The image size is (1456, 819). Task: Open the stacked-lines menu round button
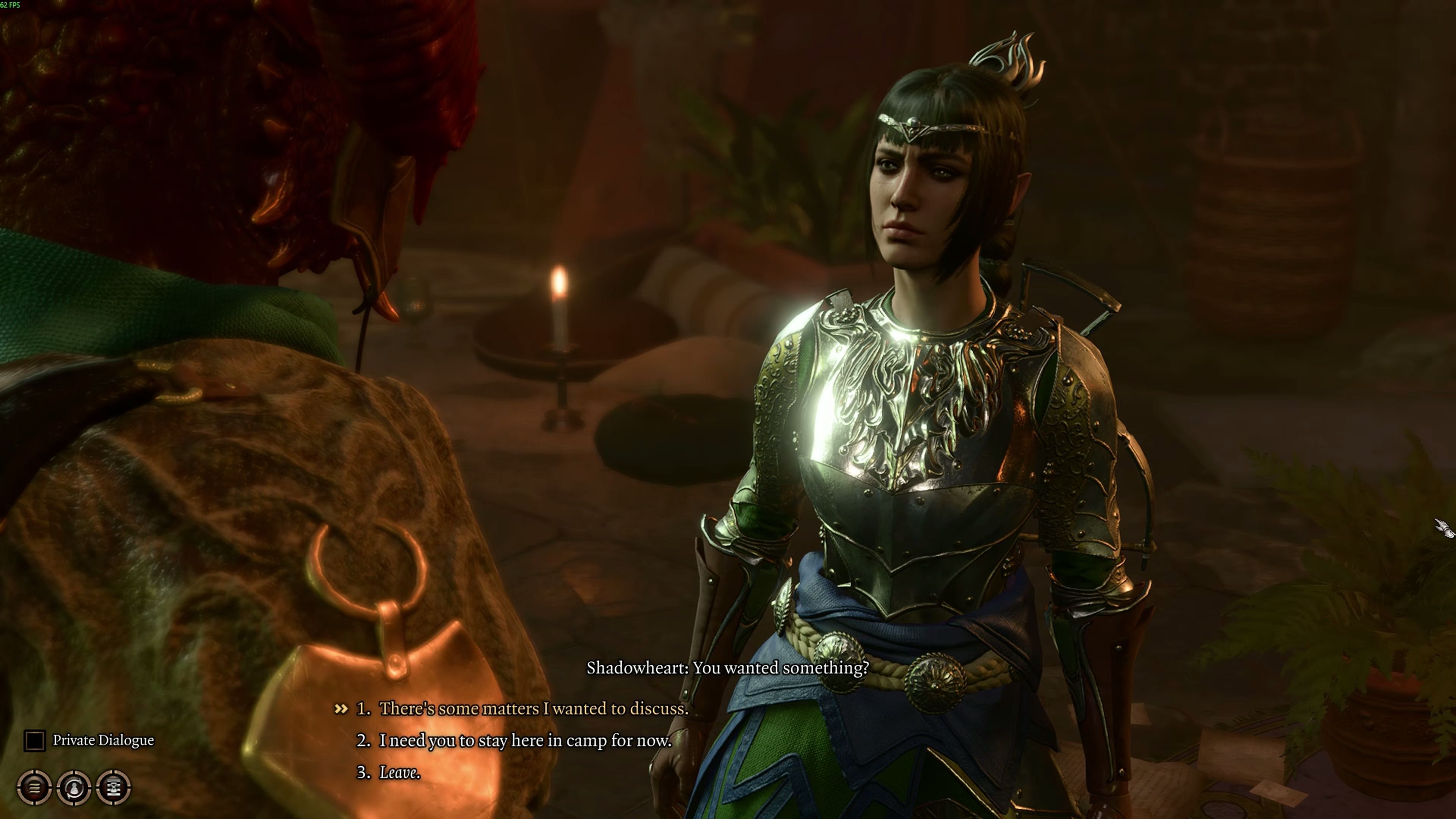pos(35,787)
